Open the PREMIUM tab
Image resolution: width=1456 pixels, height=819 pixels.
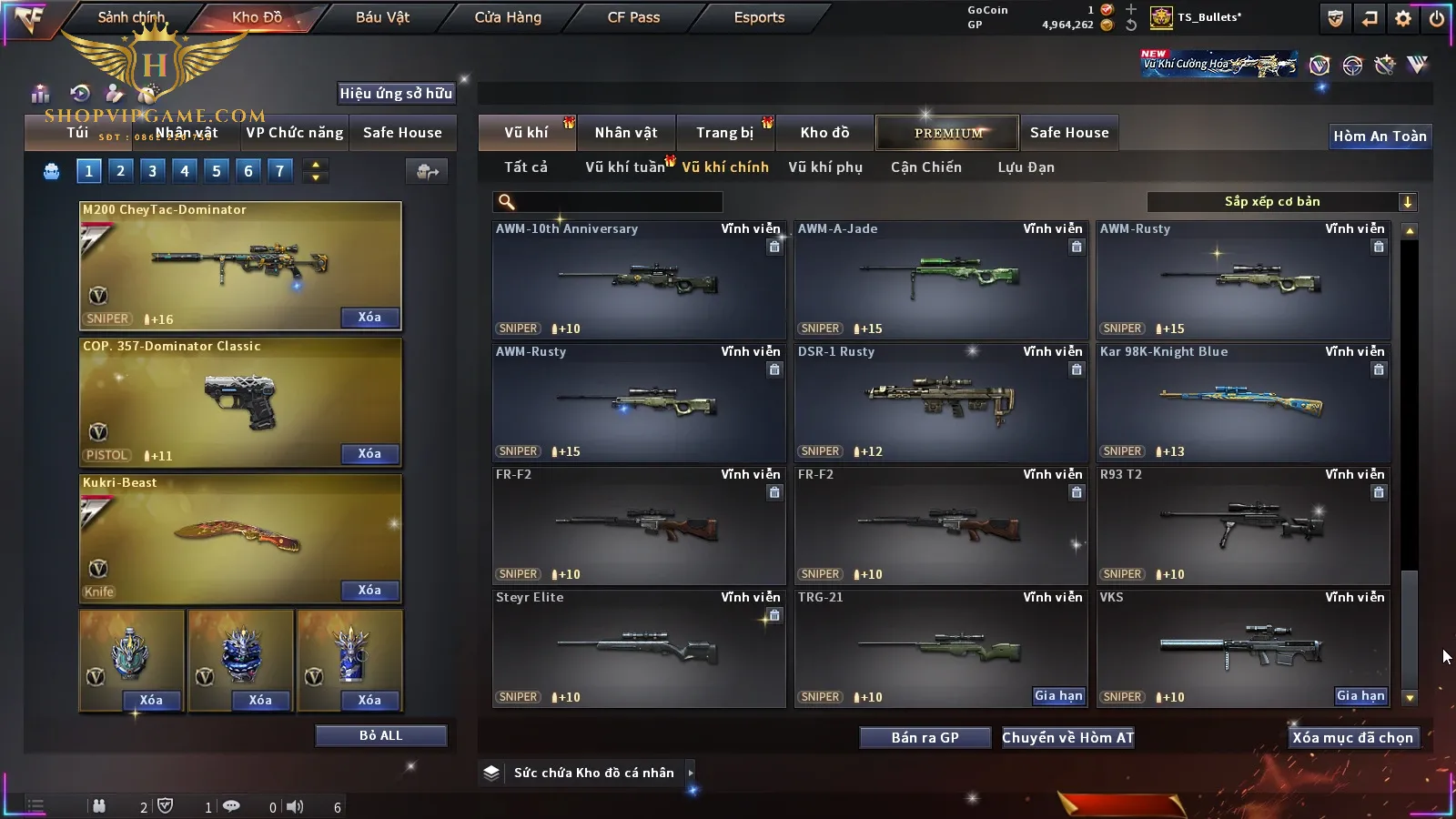(948, 133)
